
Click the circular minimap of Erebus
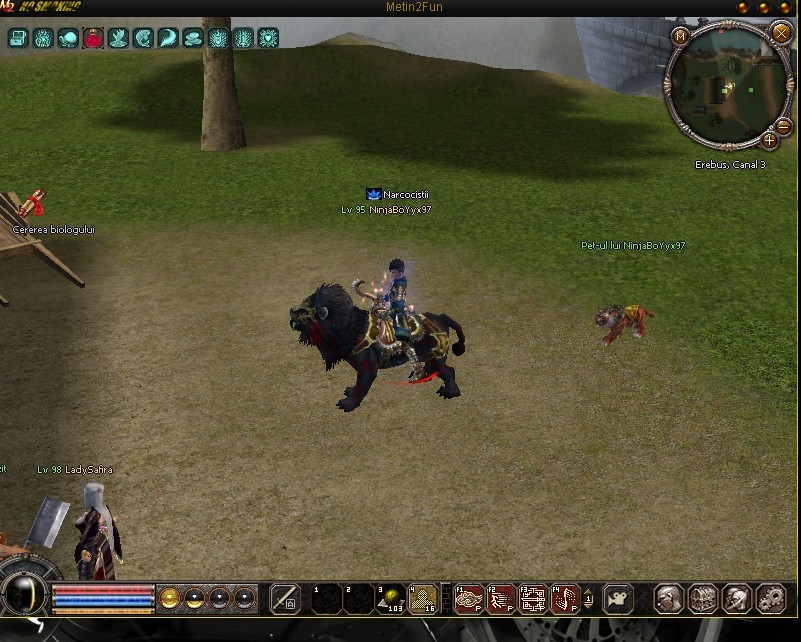(726, 88)
